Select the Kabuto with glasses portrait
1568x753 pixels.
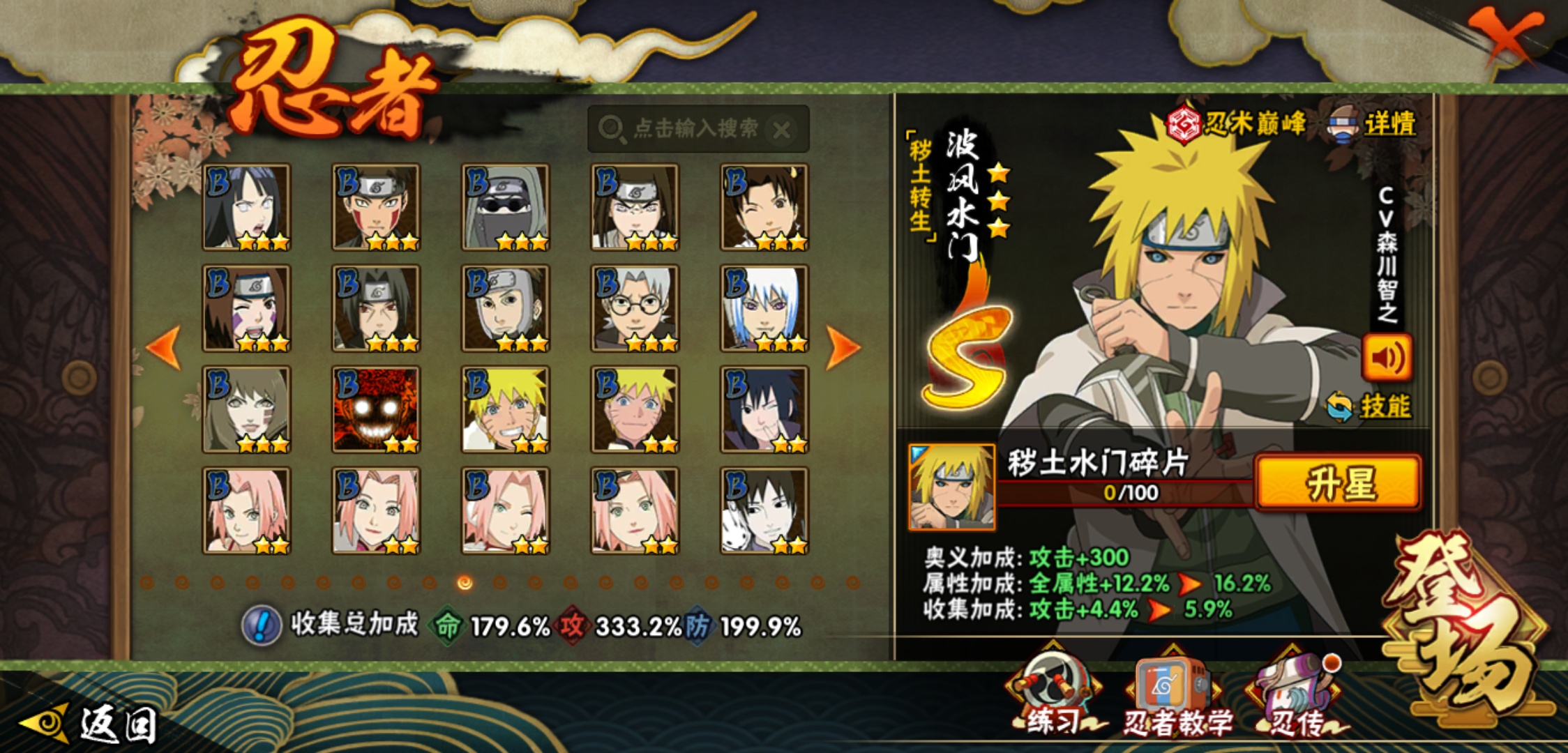tap(635, 308)
